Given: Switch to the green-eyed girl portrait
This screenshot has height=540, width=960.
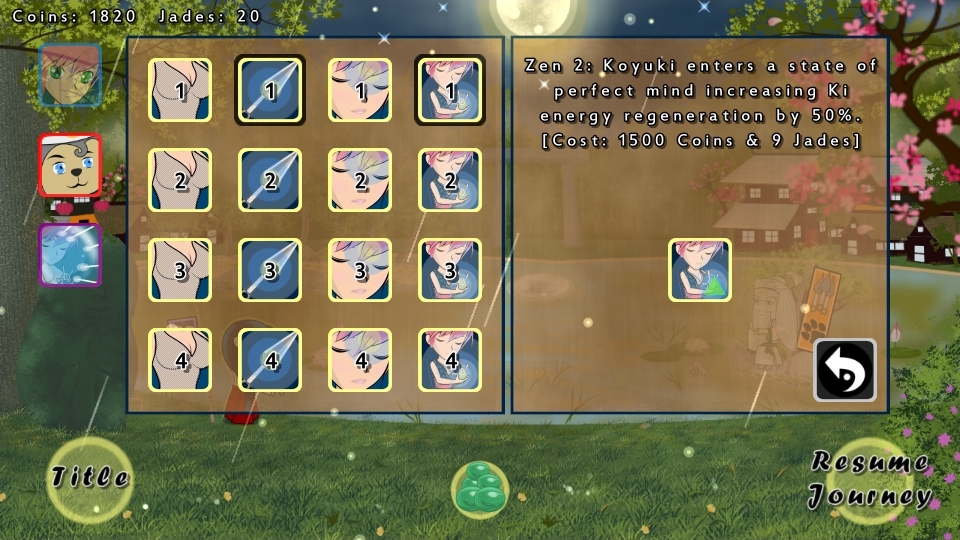Looking at the screenshot, I should pyautogui.click(x=70, y=76).
